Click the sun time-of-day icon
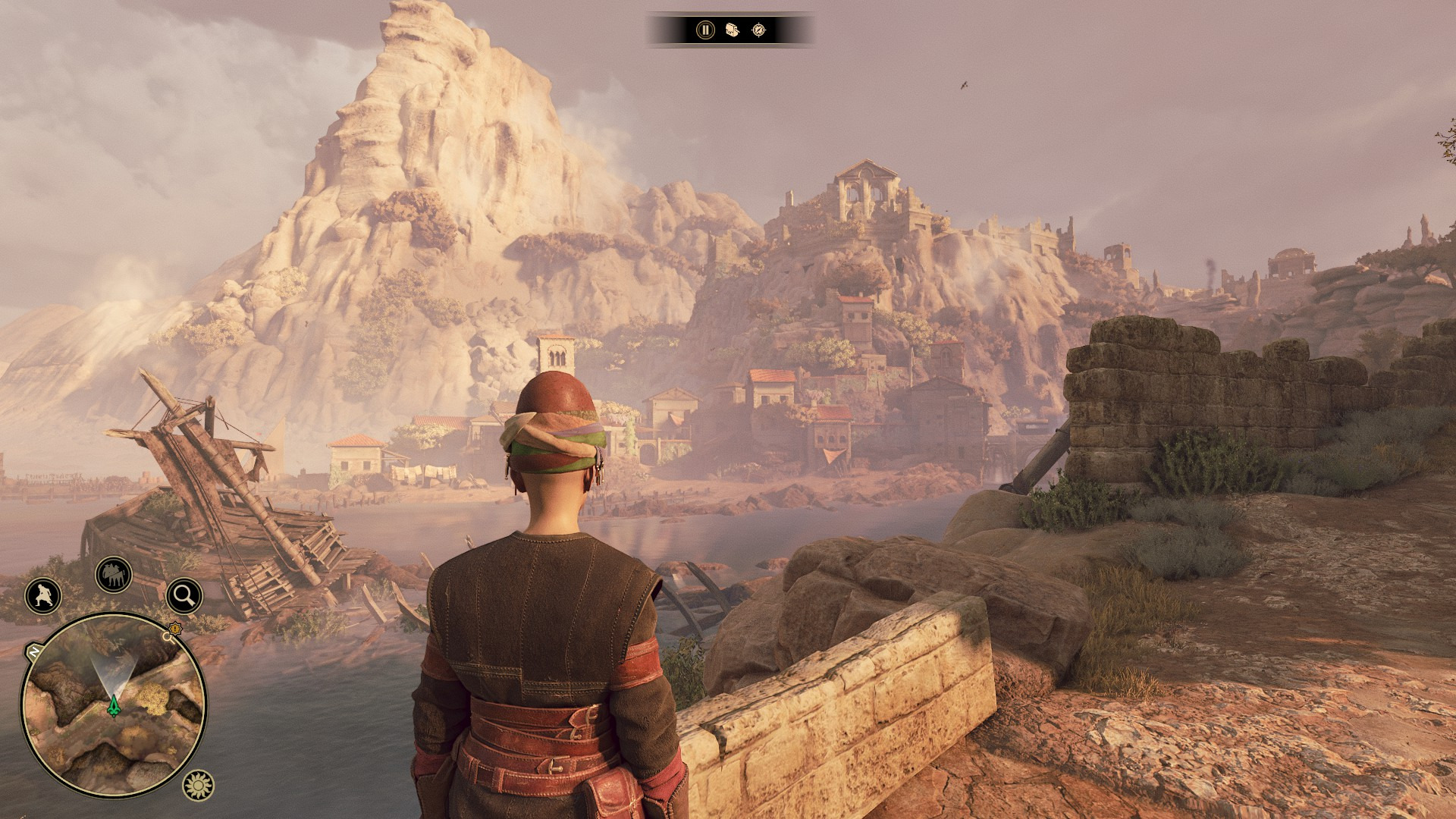1456x819 pixels. point(199,786)
